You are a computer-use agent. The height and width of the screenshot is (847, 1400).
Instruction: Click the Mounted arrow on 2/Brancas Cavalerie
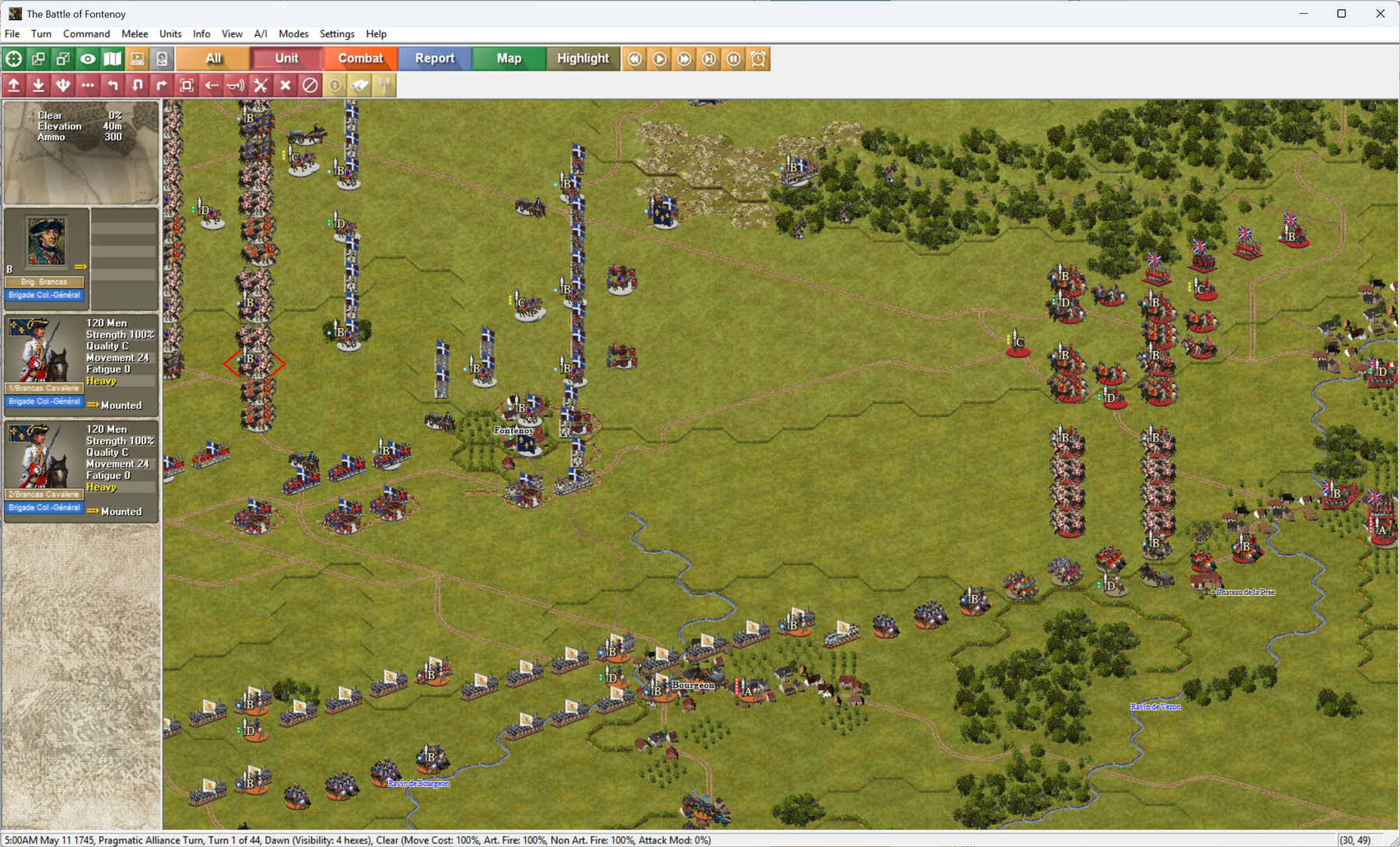[x=93, y=511]
